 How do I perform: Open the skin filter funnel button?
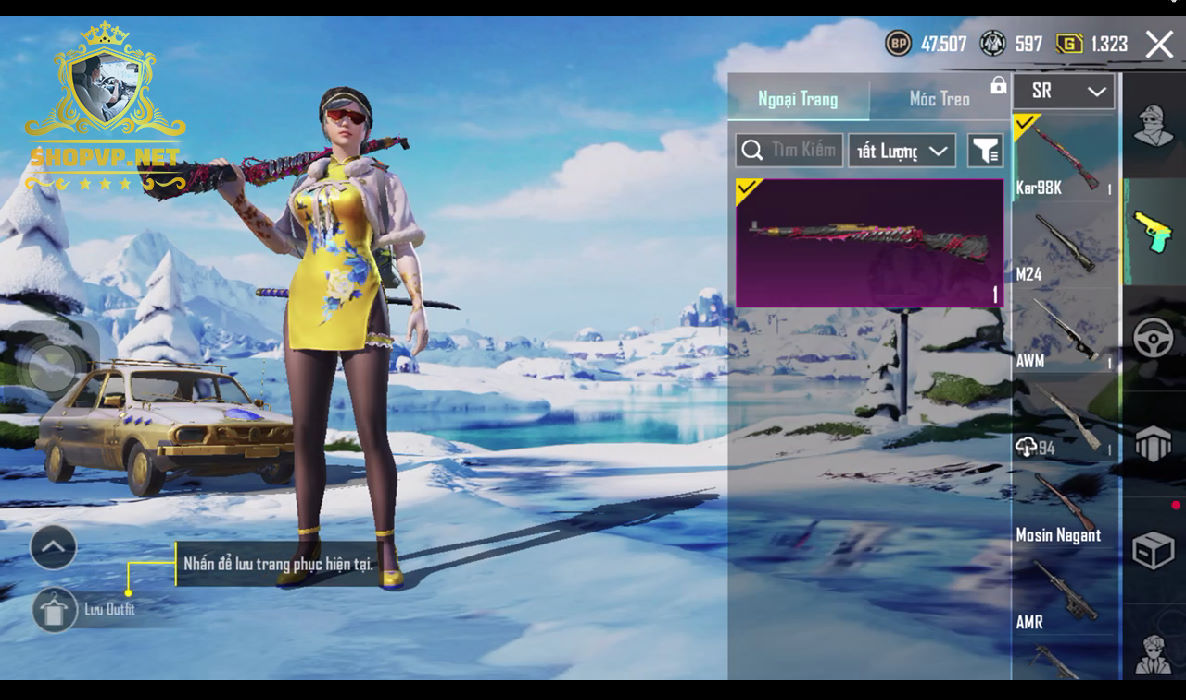pos(985,150)
